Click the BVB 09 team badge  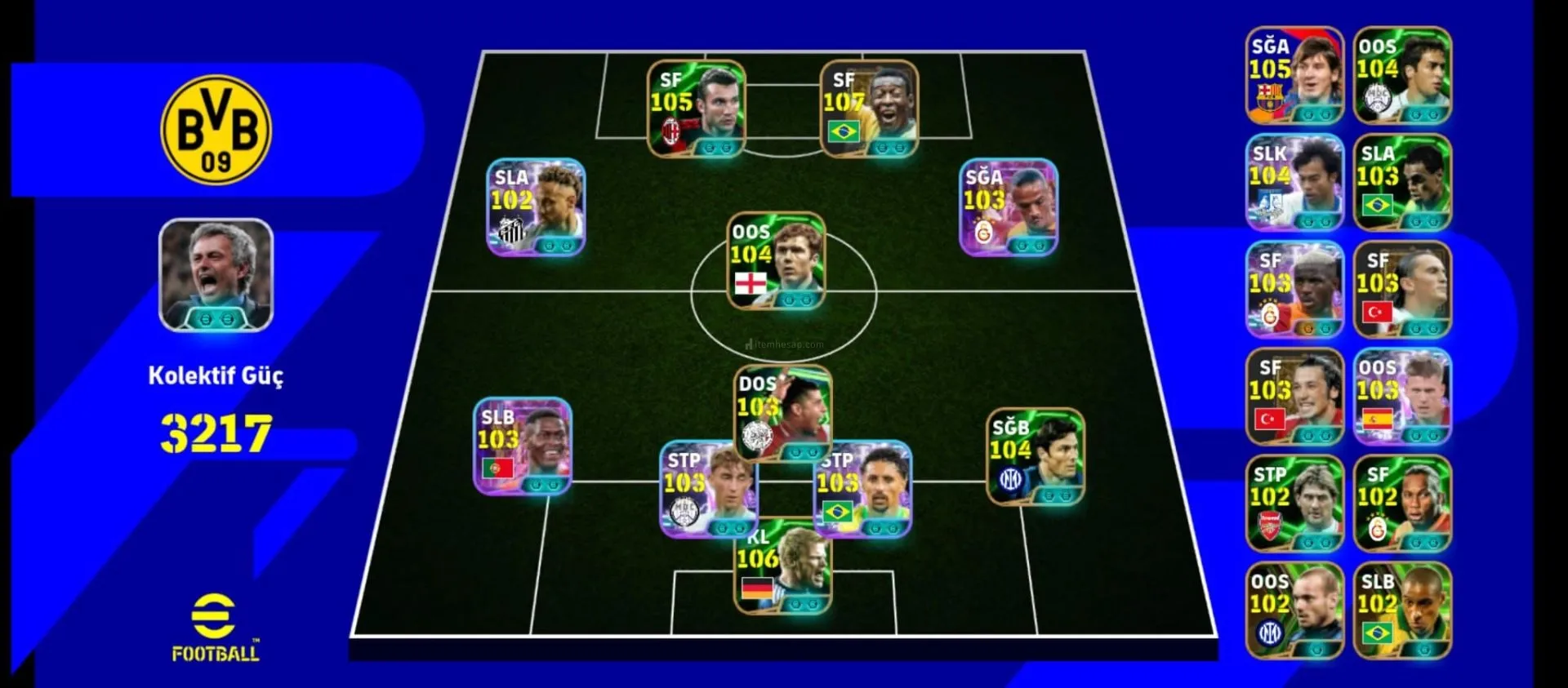(216, 130)
